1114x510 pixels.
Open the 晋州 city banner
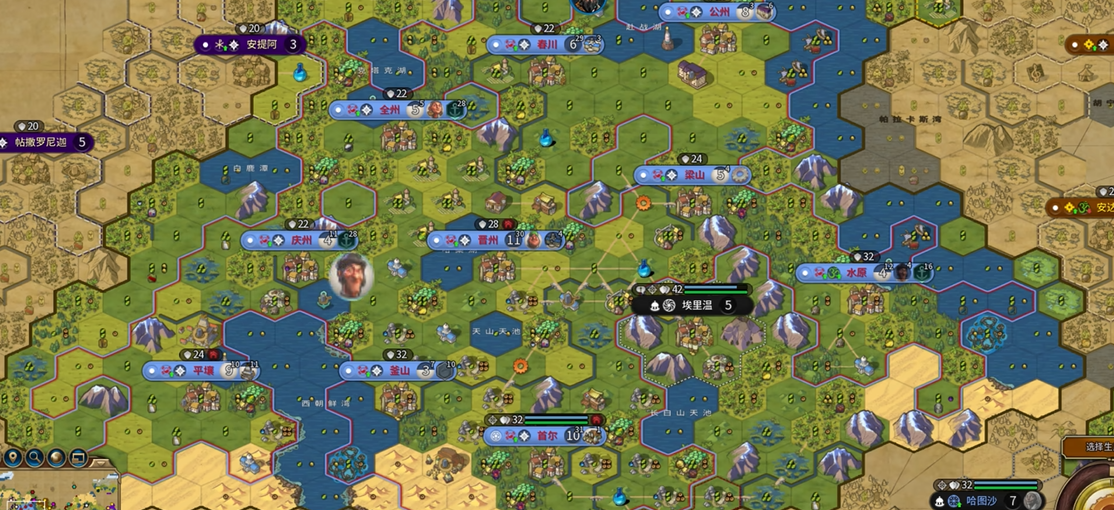pyautogui.click(x=488, y=240)
